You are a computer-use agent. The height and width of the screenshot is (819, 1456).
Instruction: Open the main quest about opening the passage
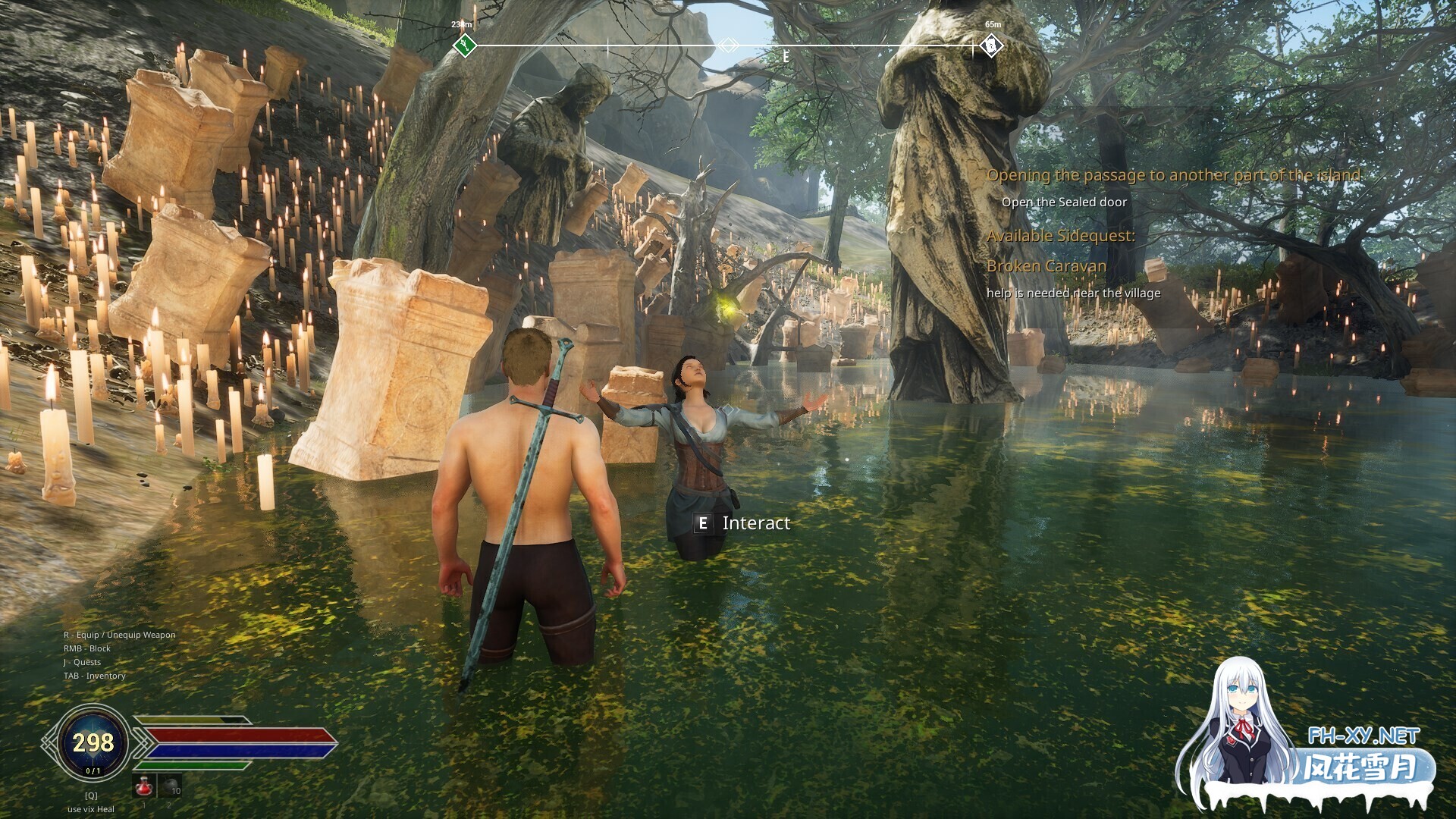click(1173, 175)
